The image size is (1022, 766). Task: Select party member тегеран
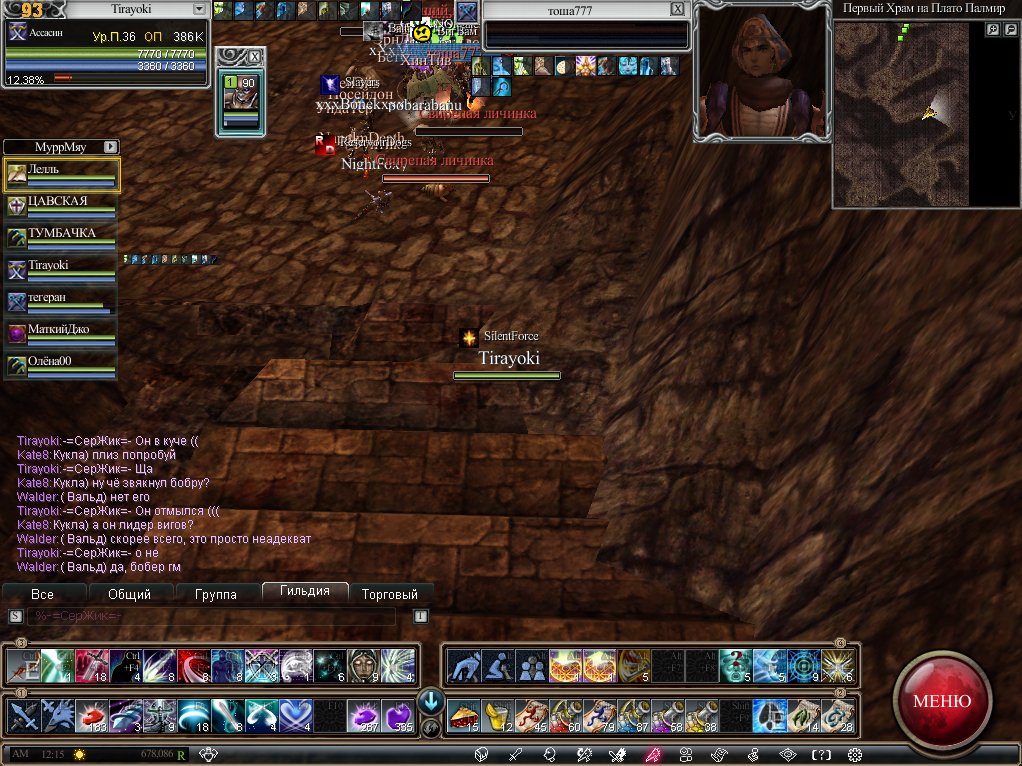[x=62, y=302]
